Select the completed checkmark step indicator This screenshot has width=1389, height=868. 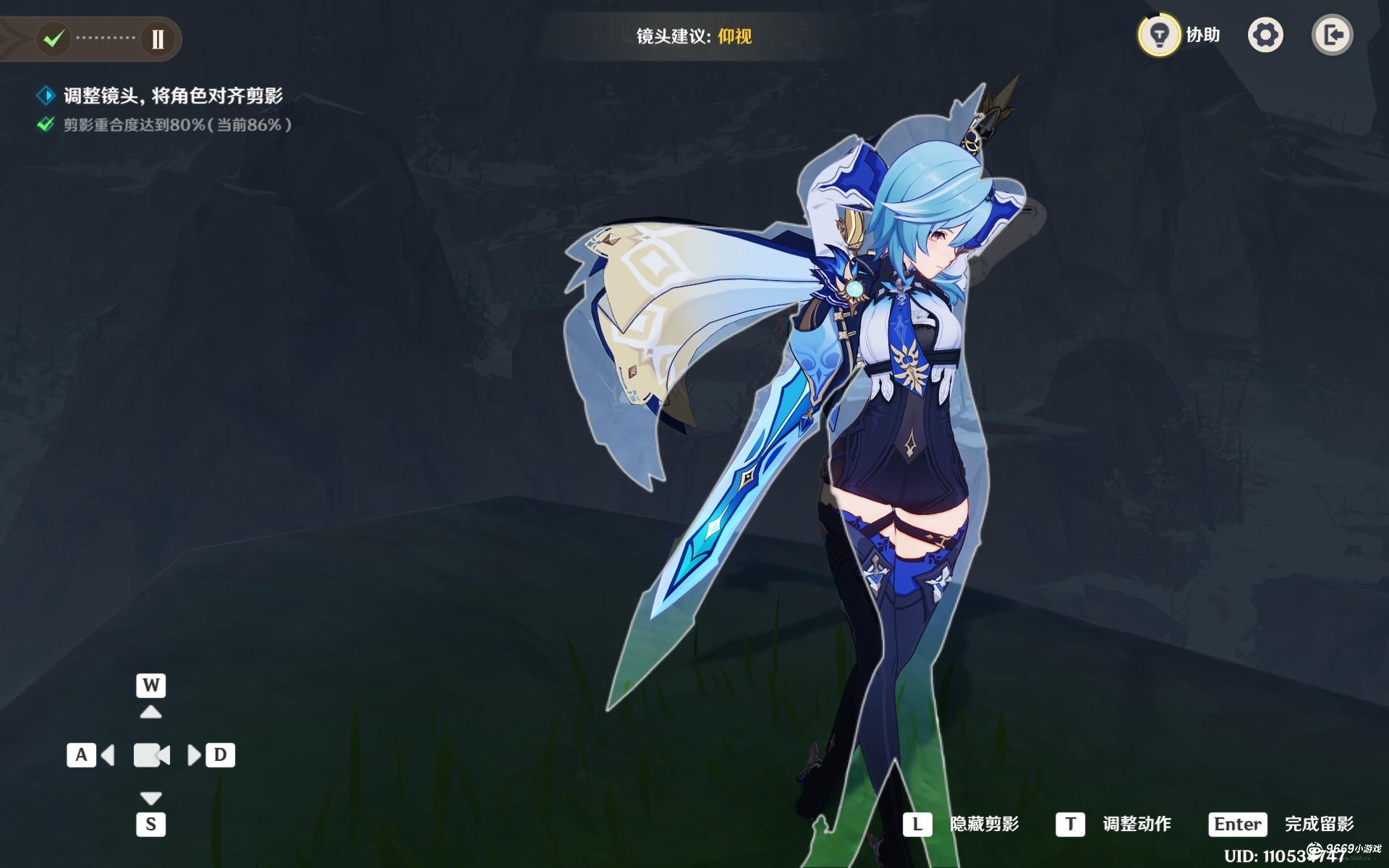coord(53,38)
